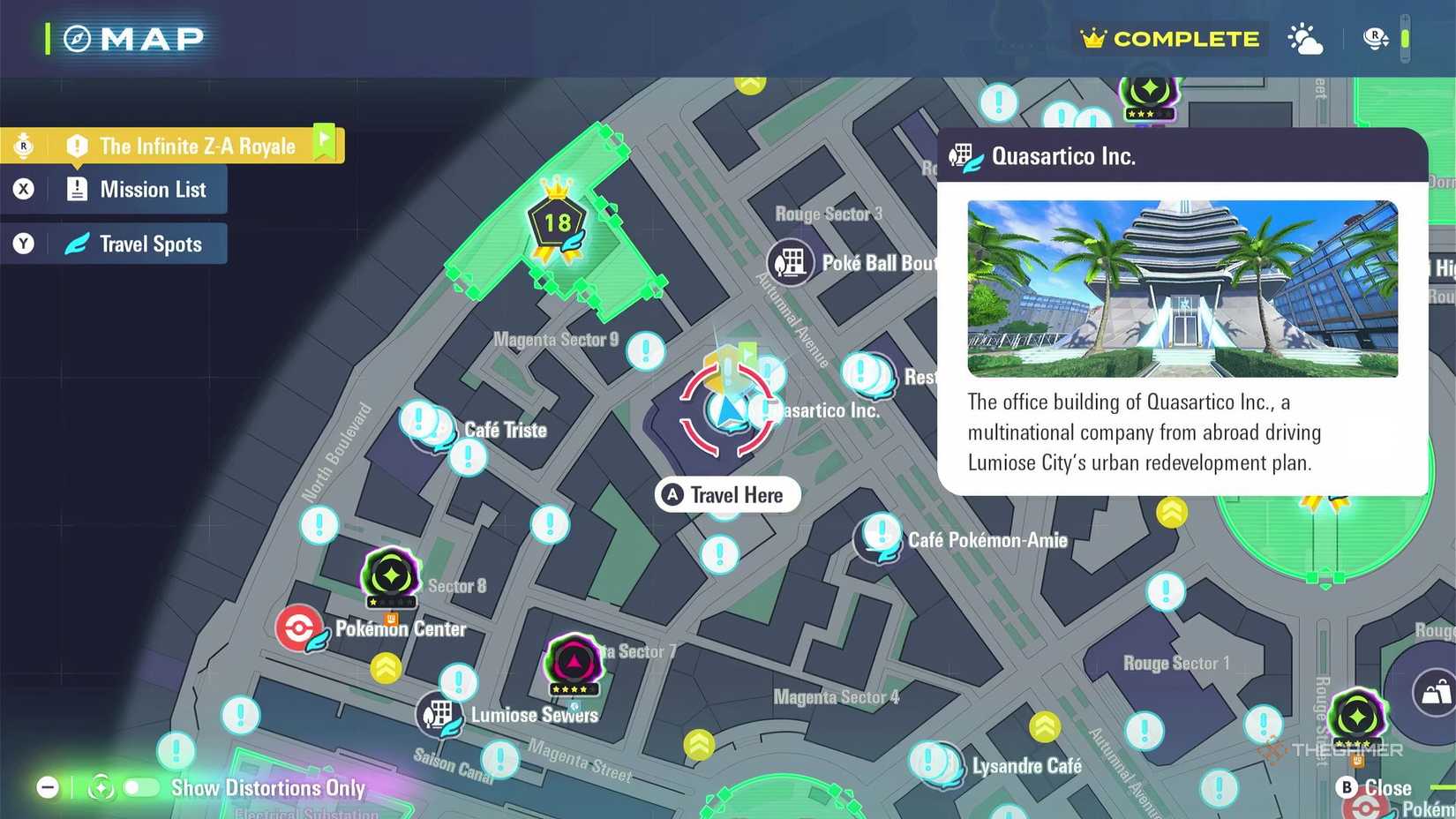This screenshot has height=819, width=1456.
Task: Open the Lumiose Sewers travel spot icon
Action: point(439,713)
